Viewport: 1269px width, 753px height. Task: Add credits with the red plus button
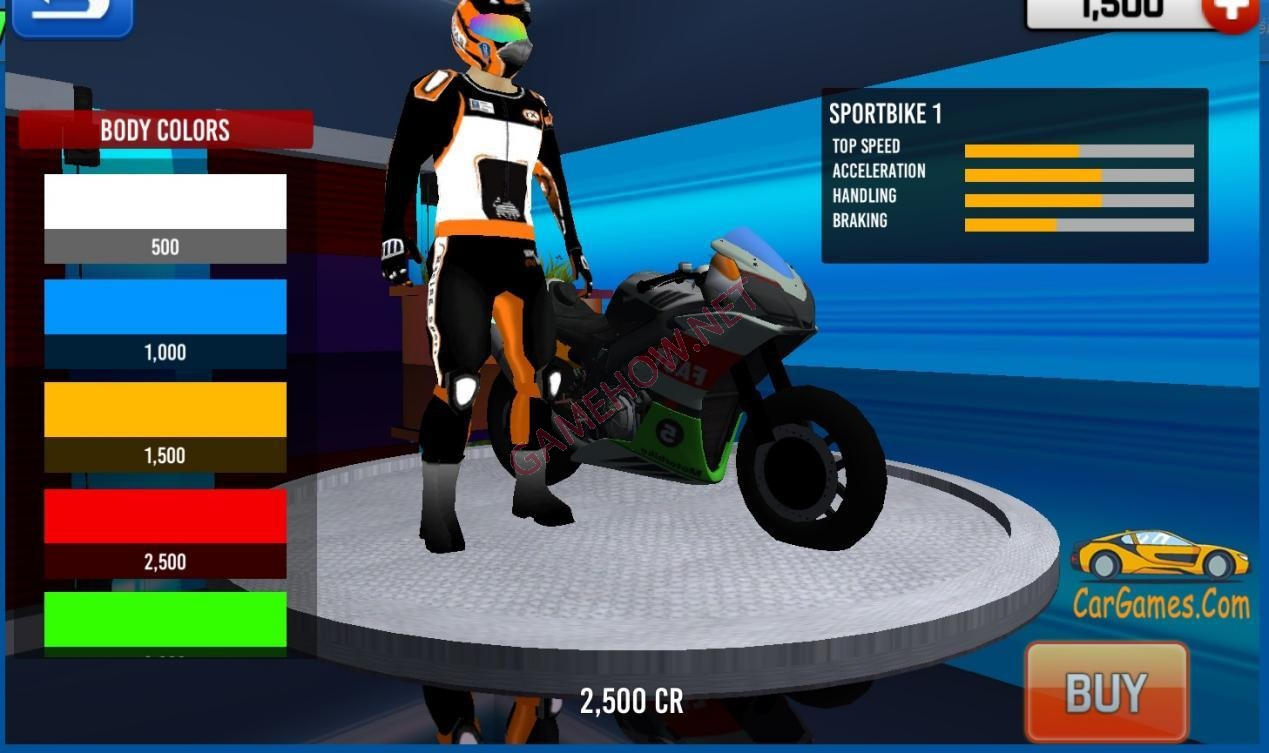[x=1232, y=12]
